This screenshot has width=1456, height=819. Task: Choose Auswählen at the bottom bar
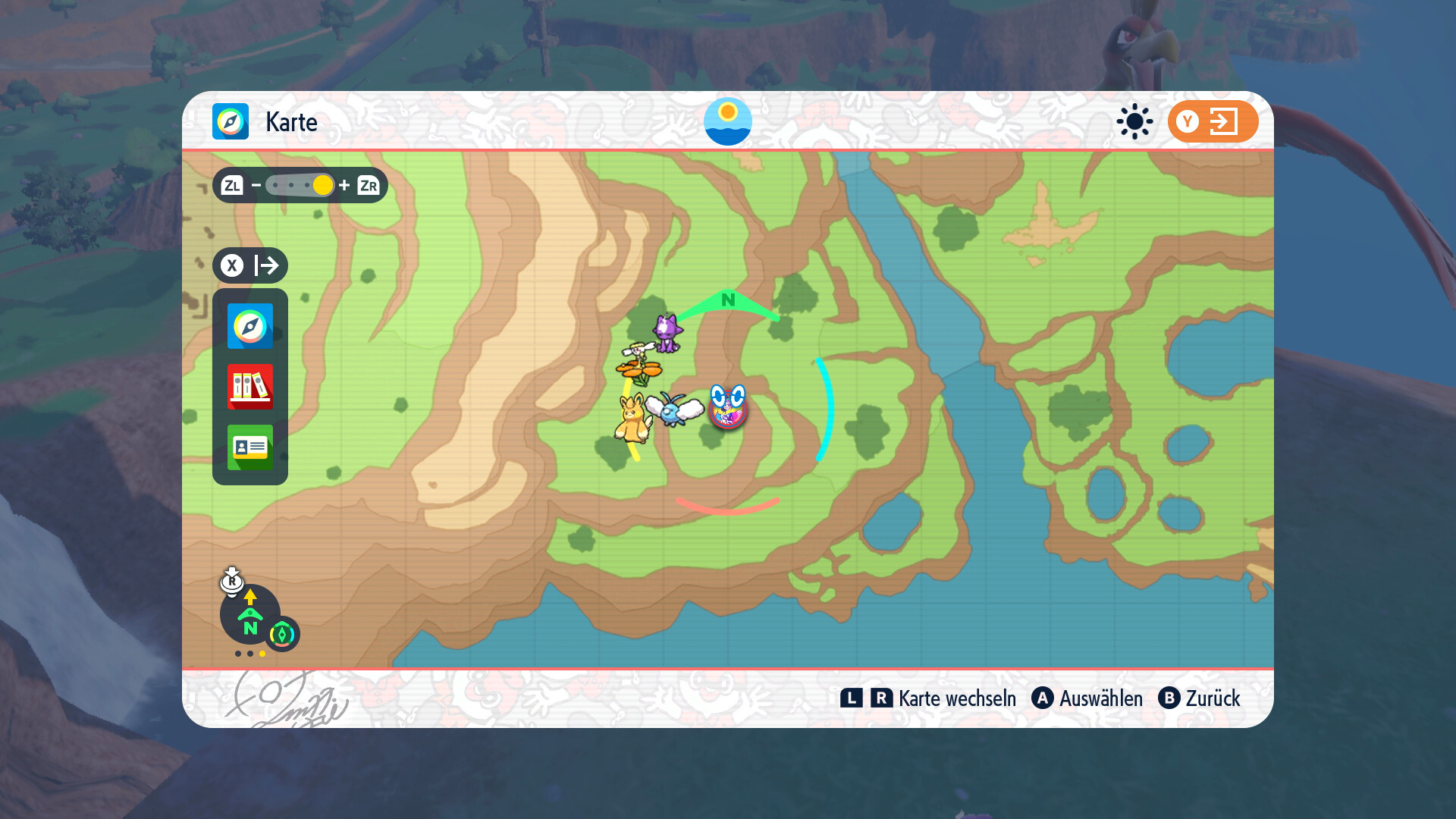[1087, 698]
